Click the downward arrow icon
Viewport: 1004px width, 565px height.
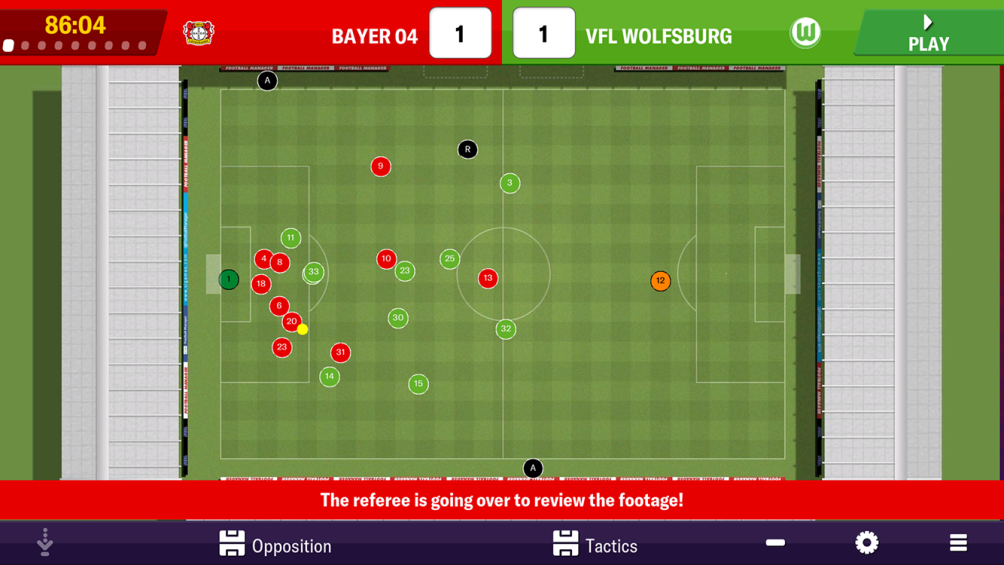(x=45, y=542)
